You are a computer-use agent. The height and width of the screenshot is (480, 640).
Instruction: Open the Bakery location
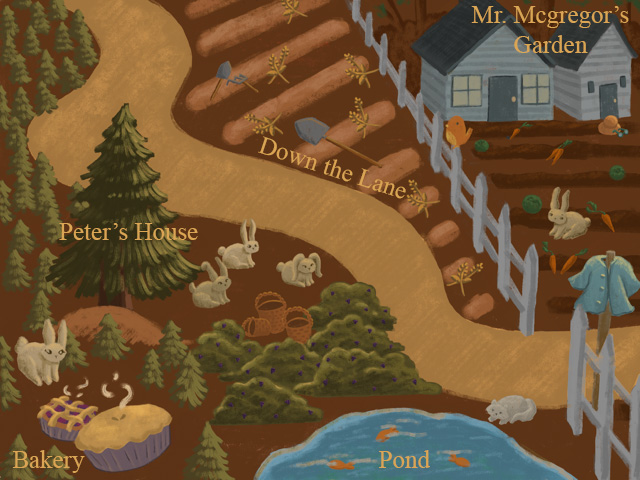point(48,460)
